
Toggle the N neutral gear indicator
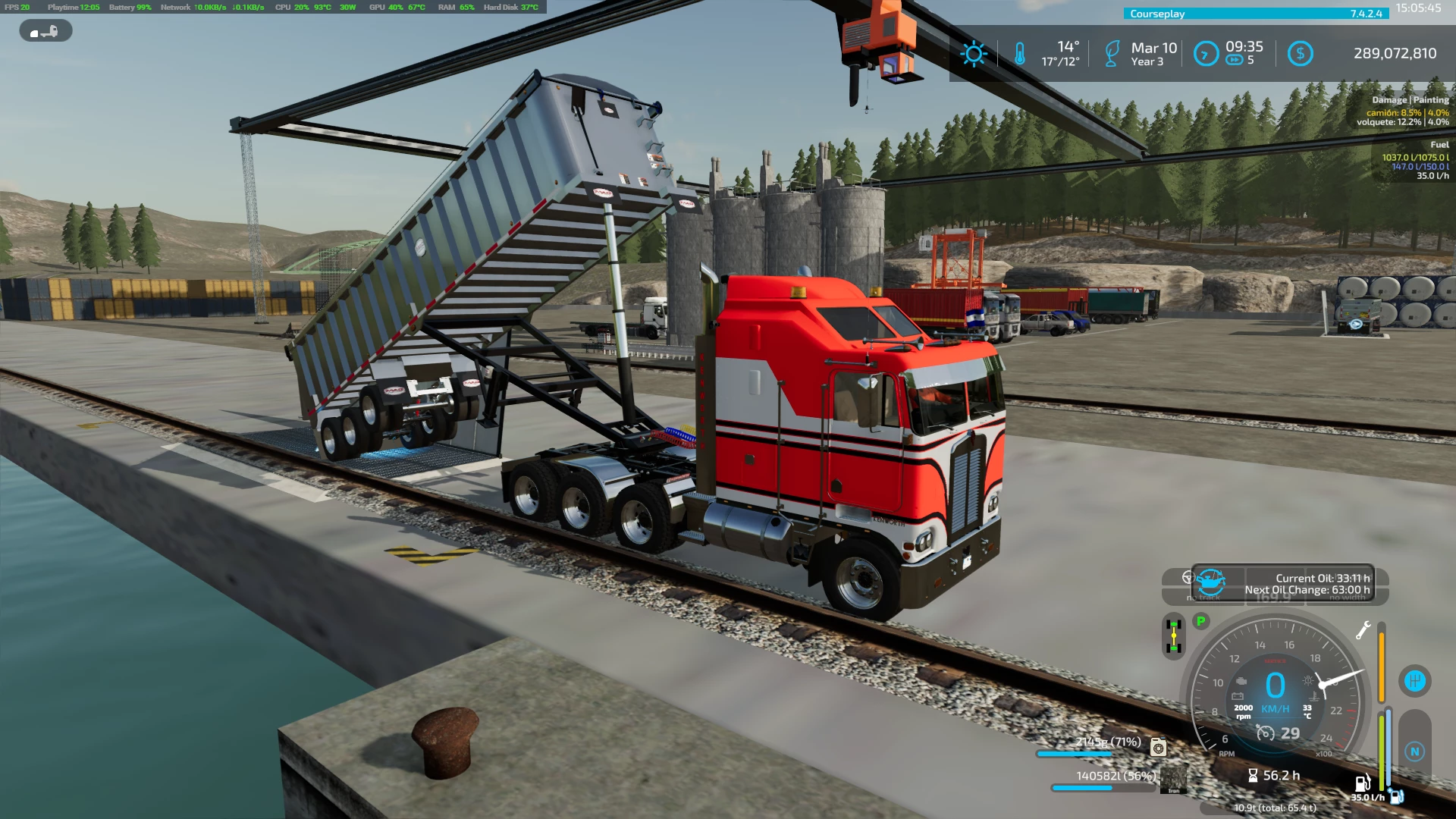point(1416,751)
